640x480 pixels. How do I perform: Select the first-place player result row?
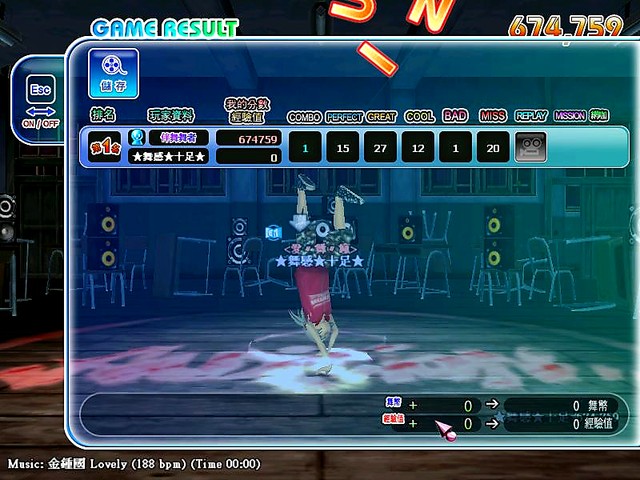[350, 147]
